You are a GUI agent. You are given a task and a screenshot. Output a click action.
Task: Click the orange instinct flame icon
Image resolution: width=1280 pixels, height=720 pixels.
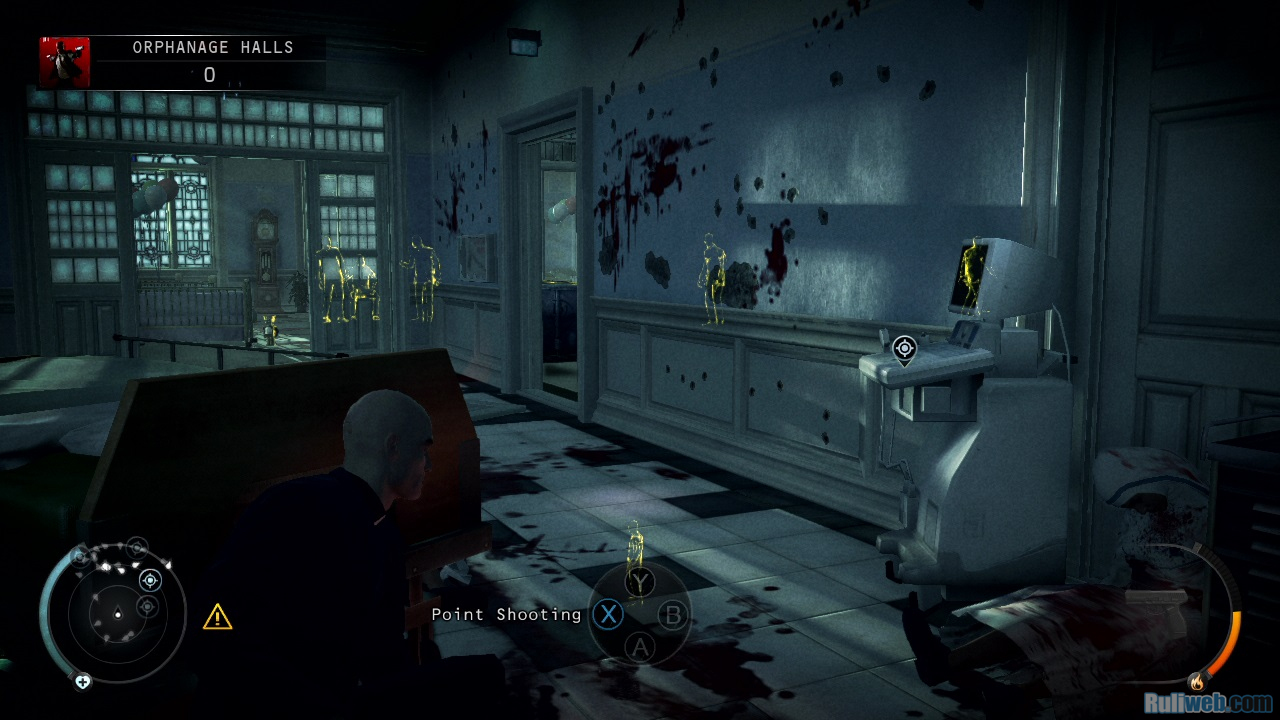(1196, 681)
